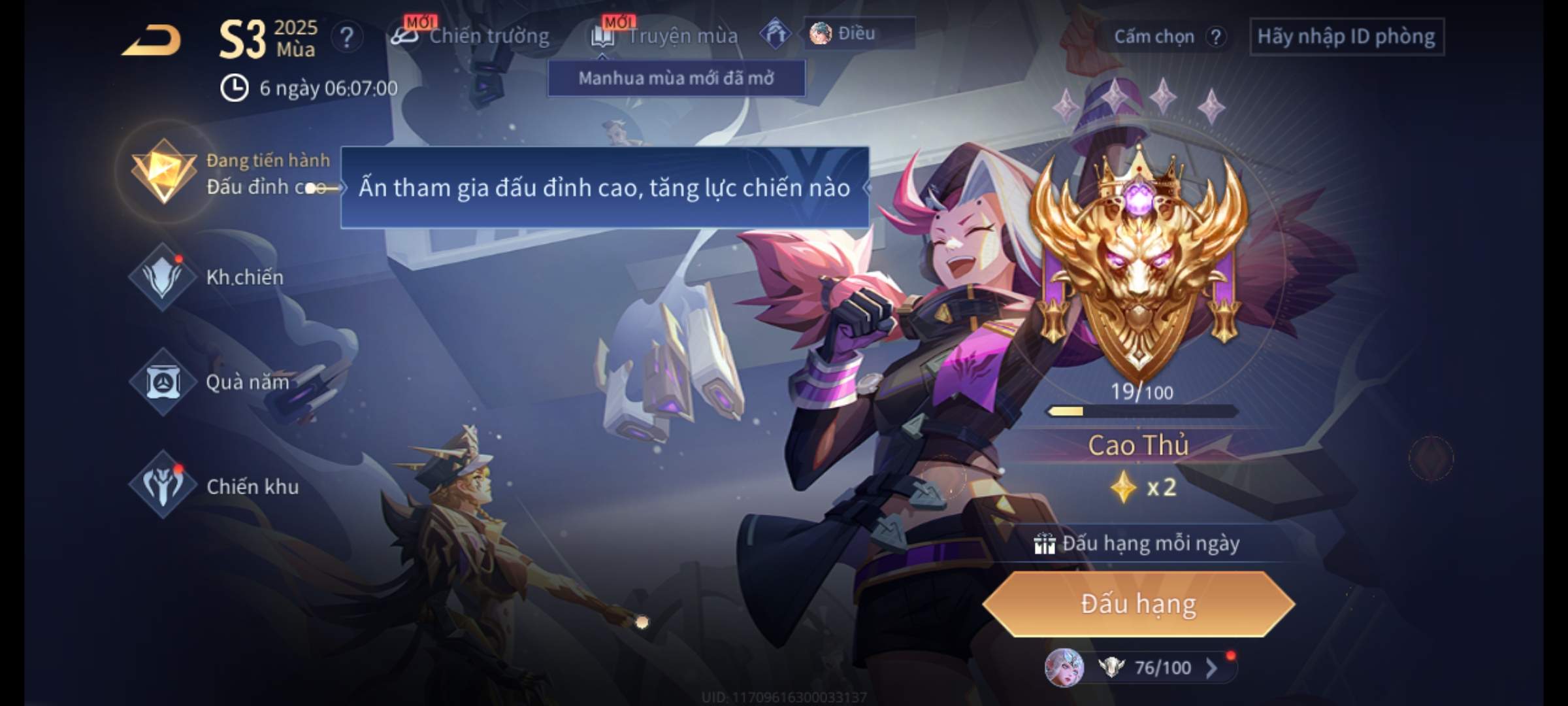The height and width of the screenshot is (706, 1568).
Task: View the Cao Thủ rank emblem
Action: point(1138,261)
